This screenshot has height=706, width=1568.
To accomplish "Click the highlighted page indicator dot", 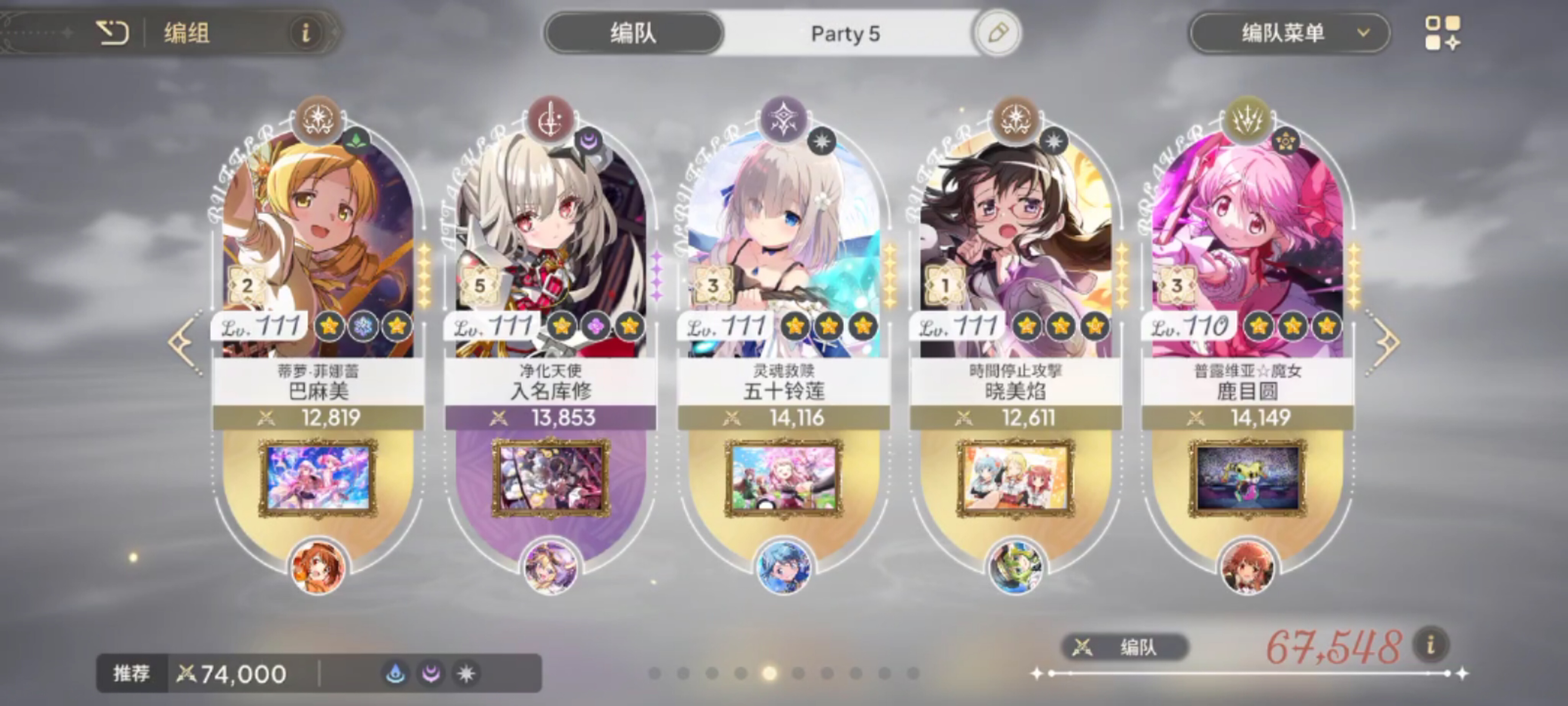I will (769, 673).
